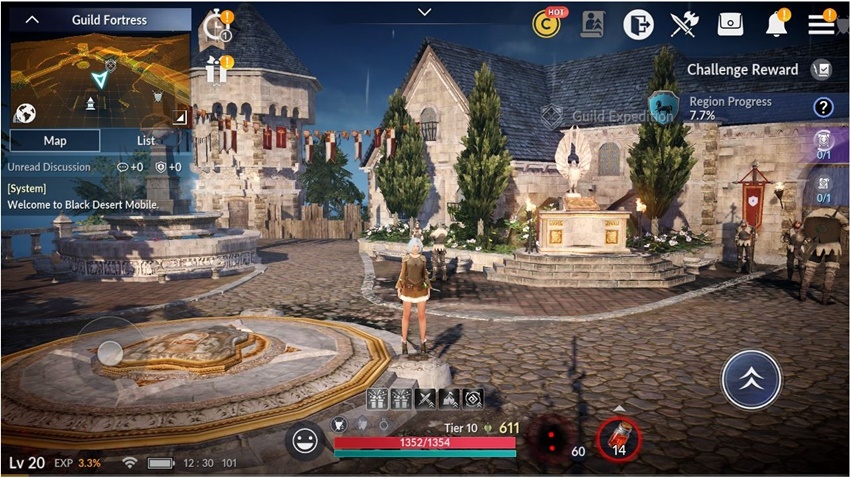The width and height of the screenshot is (850, 478).
Task: Show Region Progress help question mark
Action: click(823, 107)
